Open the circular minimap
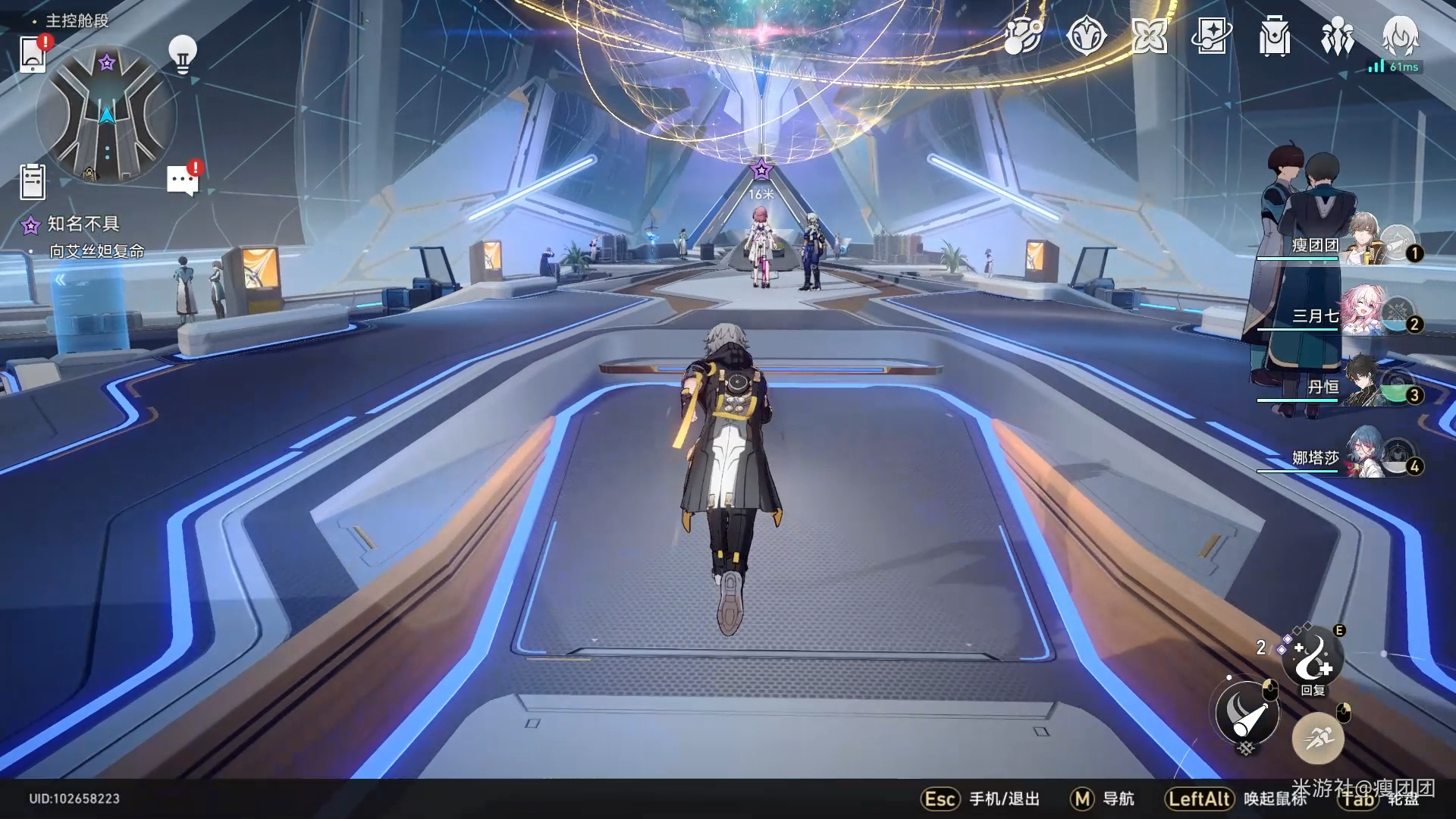 click(x=107, y=115)
